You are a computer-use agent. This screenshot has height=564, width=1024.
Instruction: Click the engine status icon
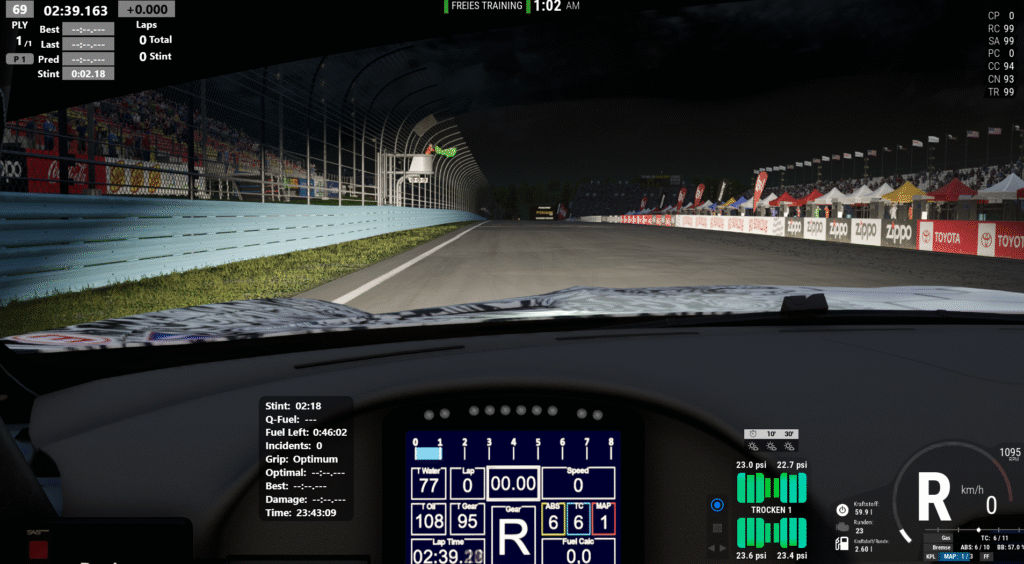pos(841,526)
